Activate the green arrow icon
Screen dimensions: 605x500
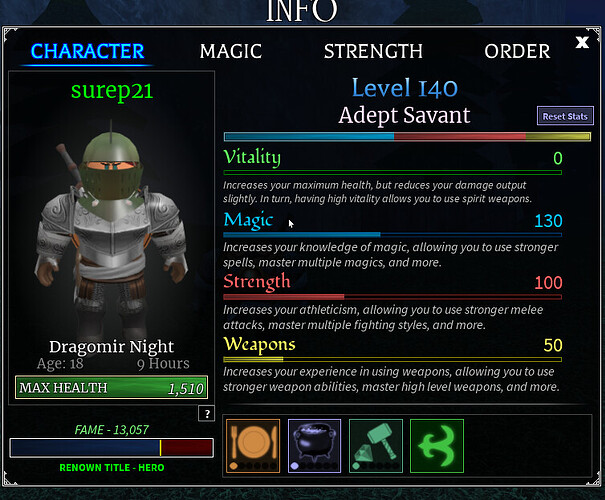(437, 445)
